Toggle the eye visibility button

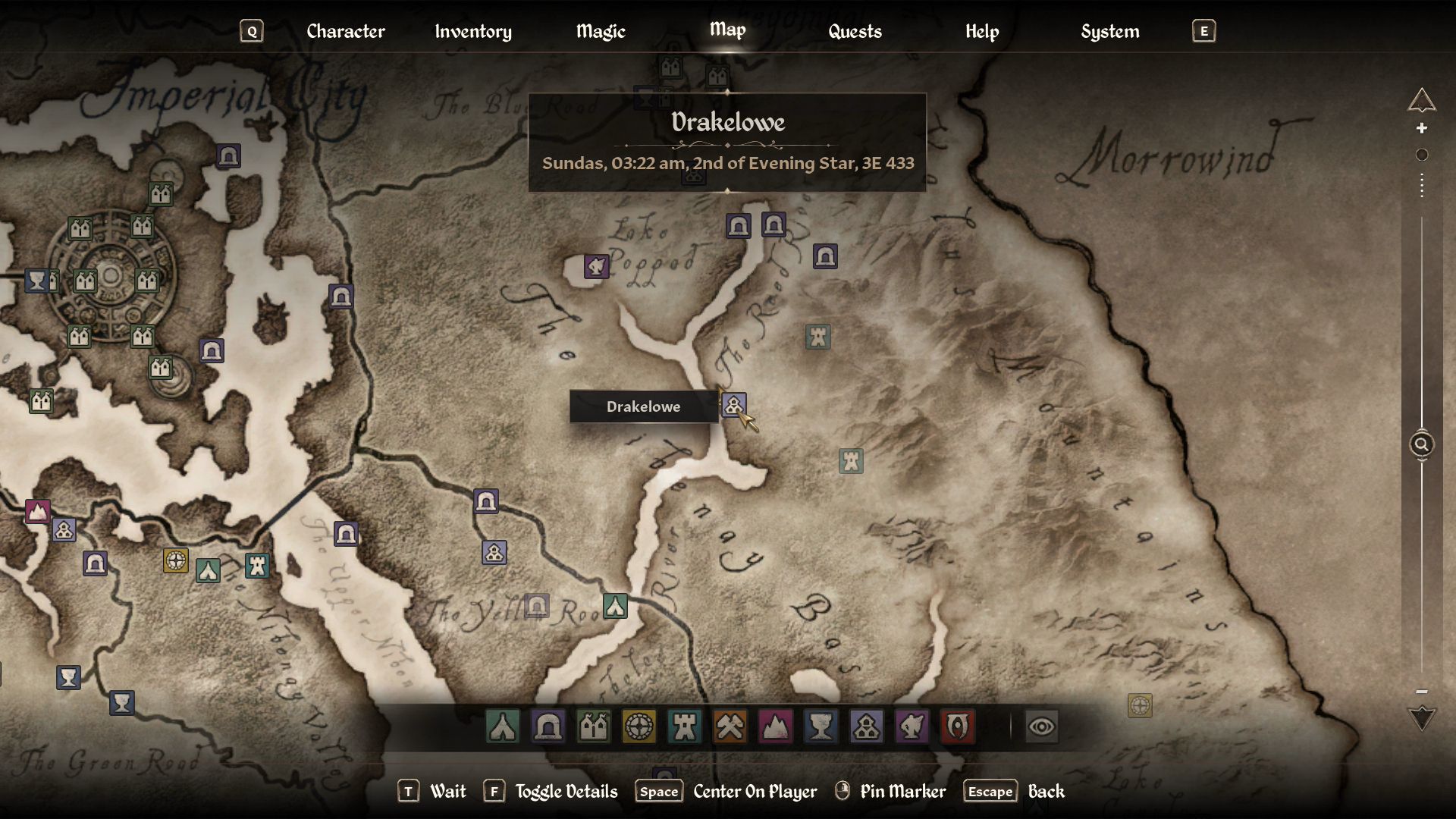coord(1041,726)
